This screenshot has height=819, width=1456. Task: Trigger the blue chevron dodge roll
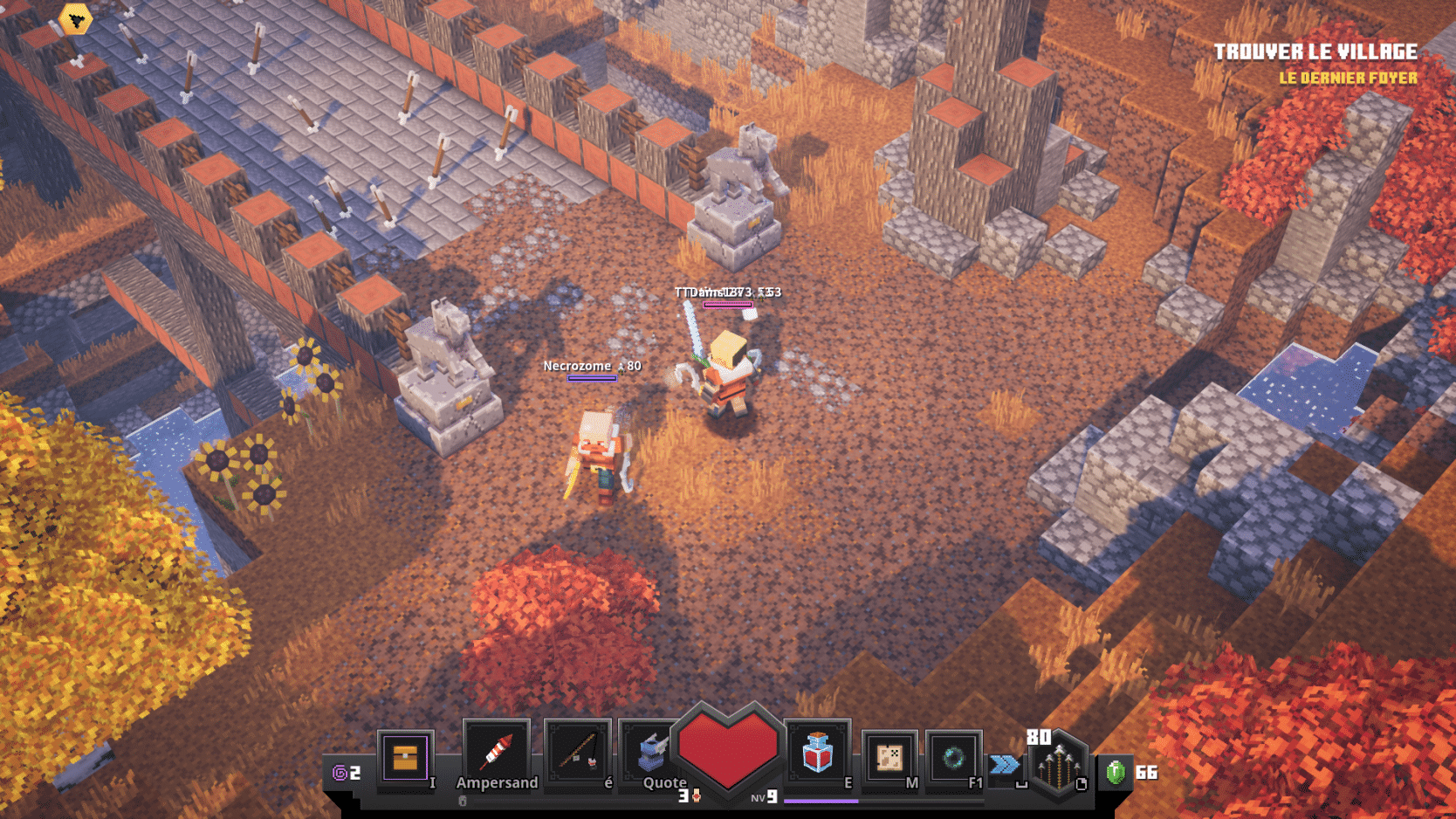click(x=1005, y=765)
